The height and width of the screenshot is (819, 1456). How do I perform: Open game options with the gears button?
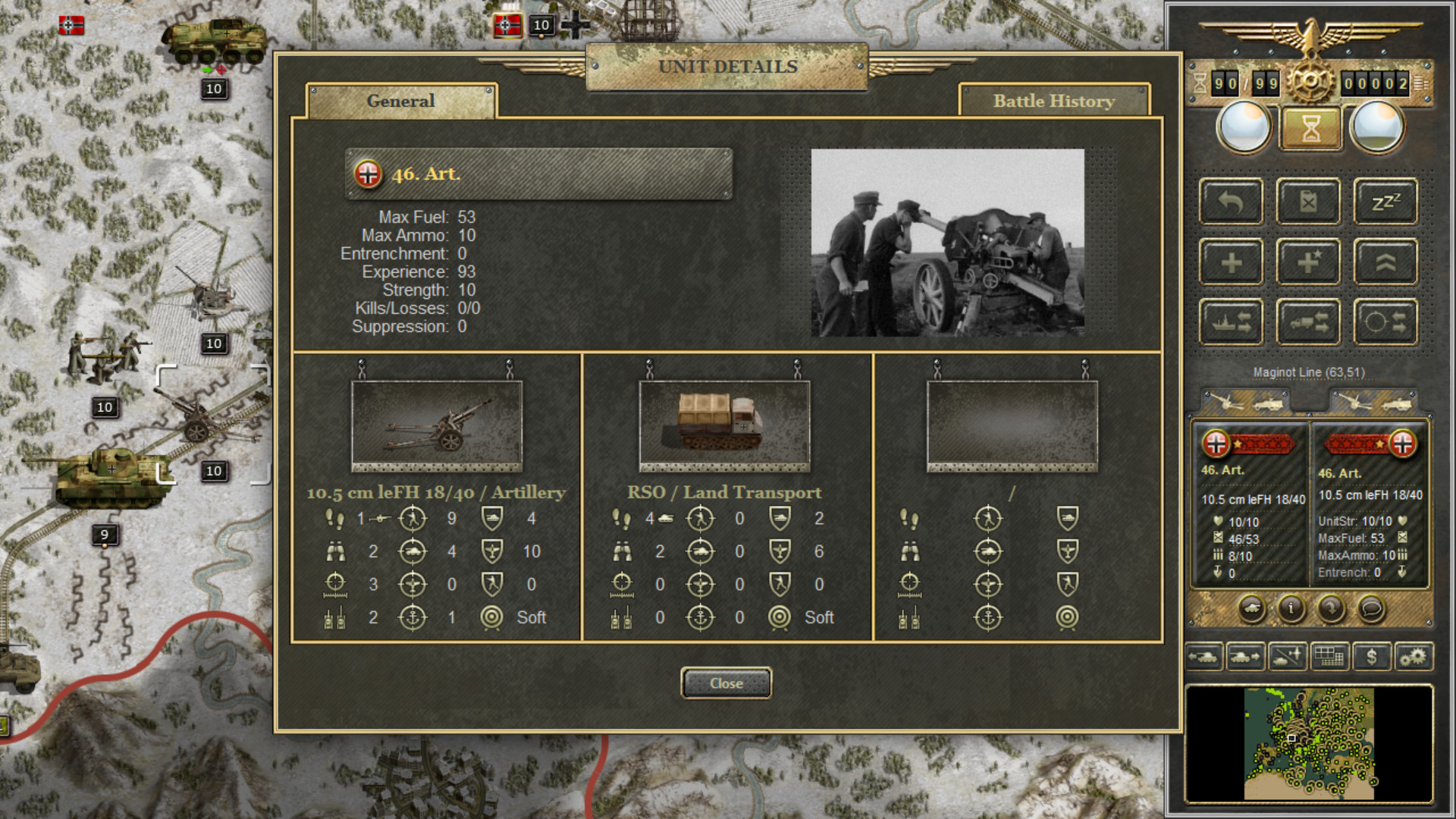(1413, 657)
